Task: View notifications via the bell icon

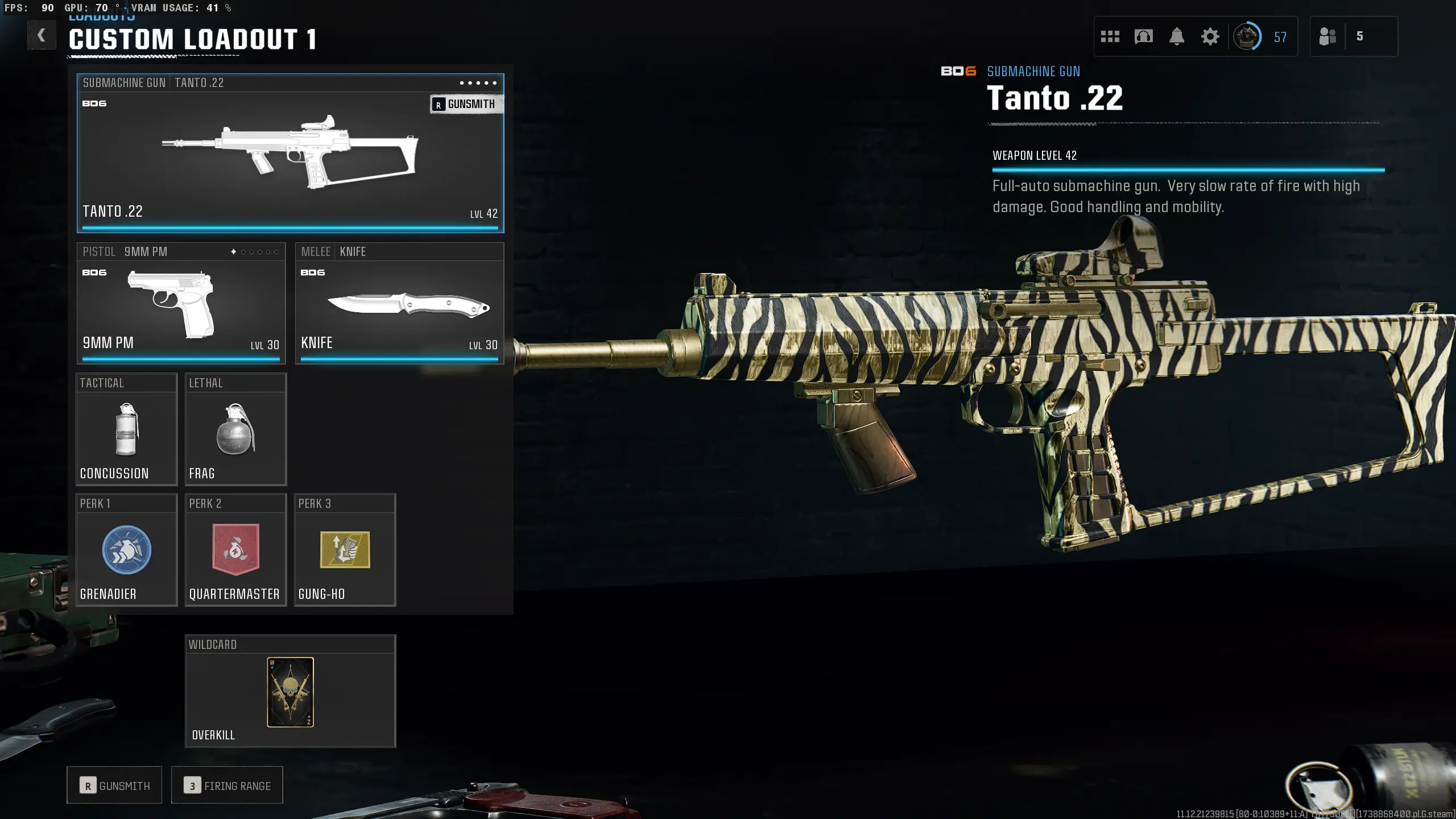Action: tap(1177, 37)
